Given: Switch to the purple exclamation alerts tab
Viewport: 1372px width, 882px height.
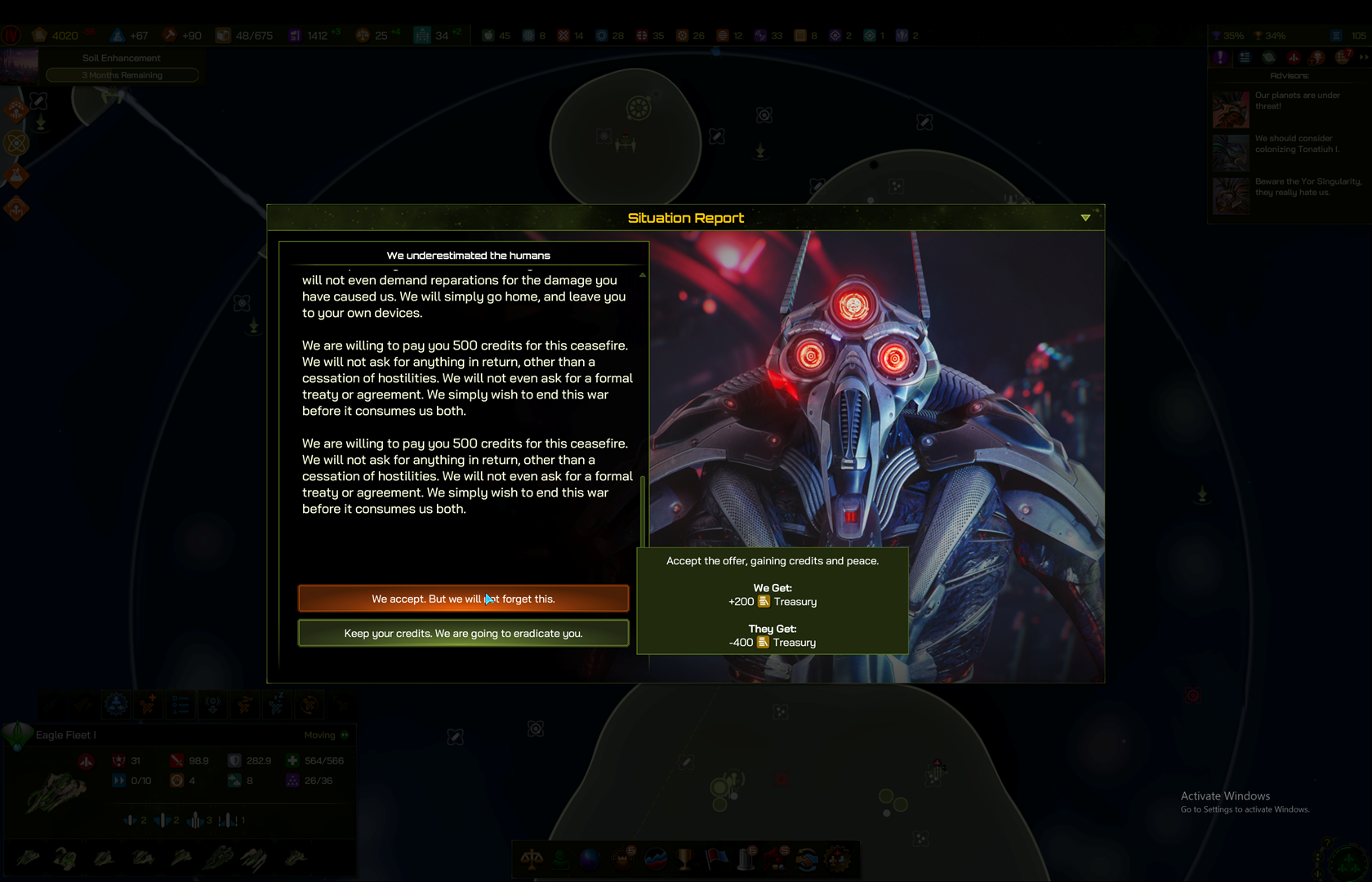Looking at the screenshot, I should coord(1220,57).
